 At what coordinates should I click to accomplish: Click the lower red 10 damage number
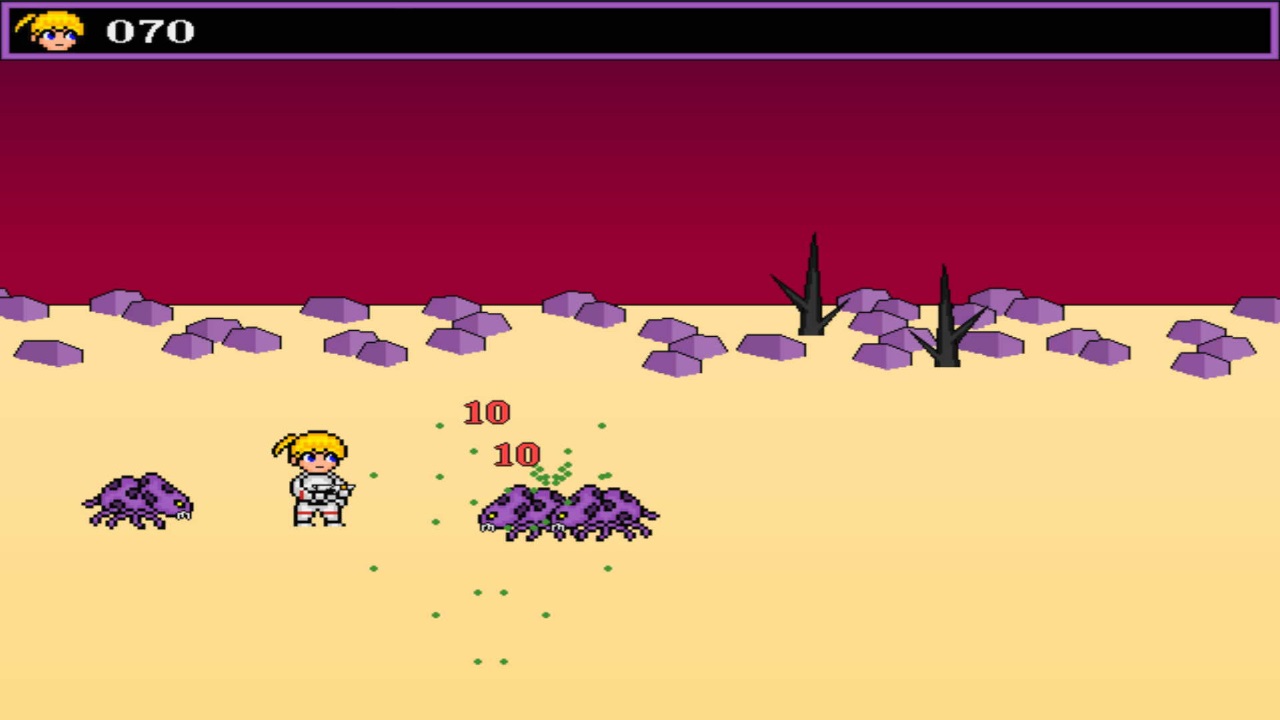click(516, 456)
